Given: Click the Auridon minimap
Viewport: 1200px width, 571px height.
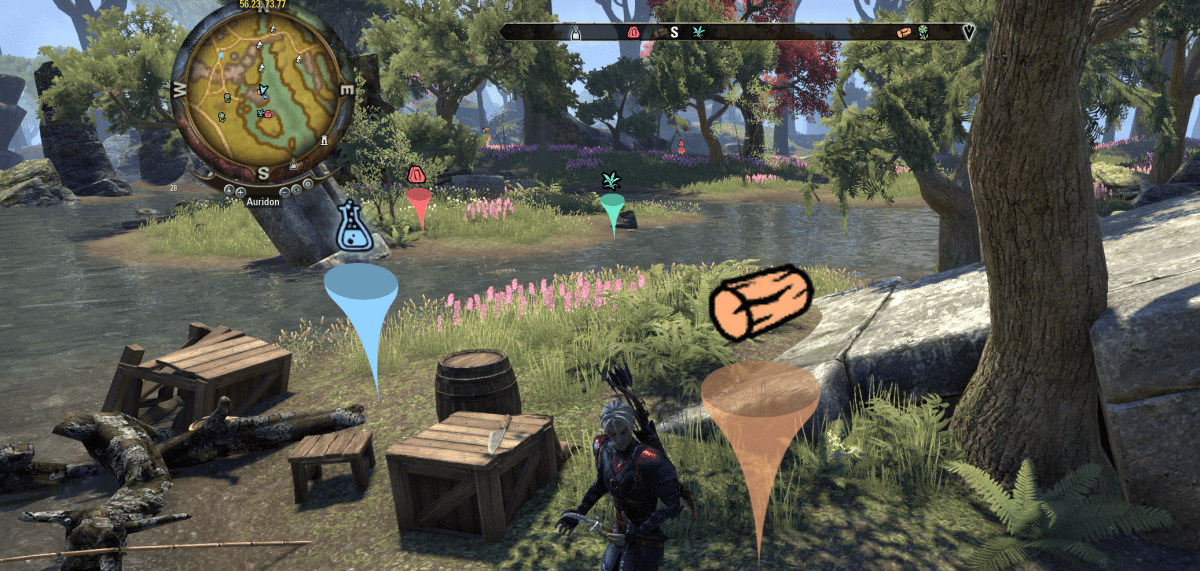Looking at the screenshot, I should point(263,96).
